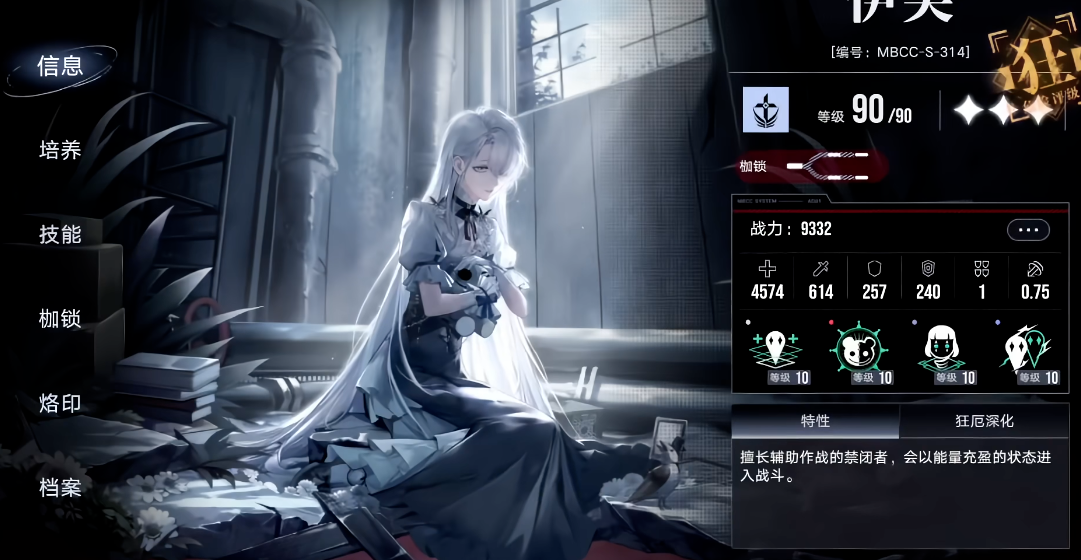
Task: Select the 培养 menu entry
Action: point(60,151)
